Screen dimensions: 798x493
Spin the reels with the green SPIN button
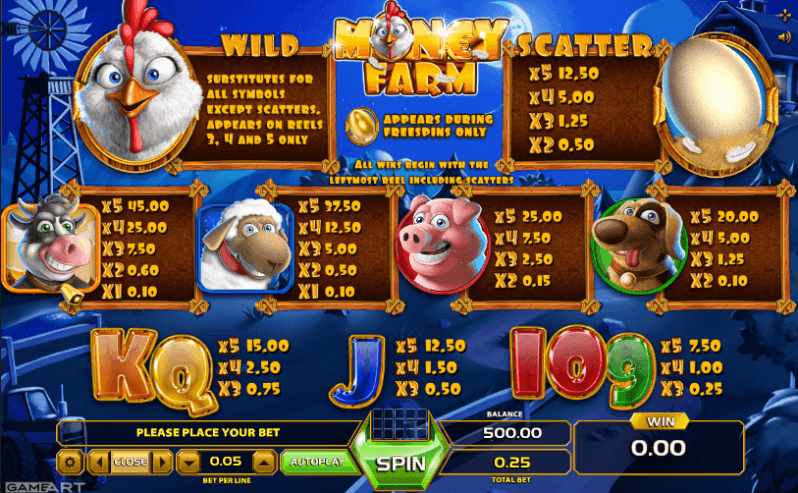click(x=401, y=464)
